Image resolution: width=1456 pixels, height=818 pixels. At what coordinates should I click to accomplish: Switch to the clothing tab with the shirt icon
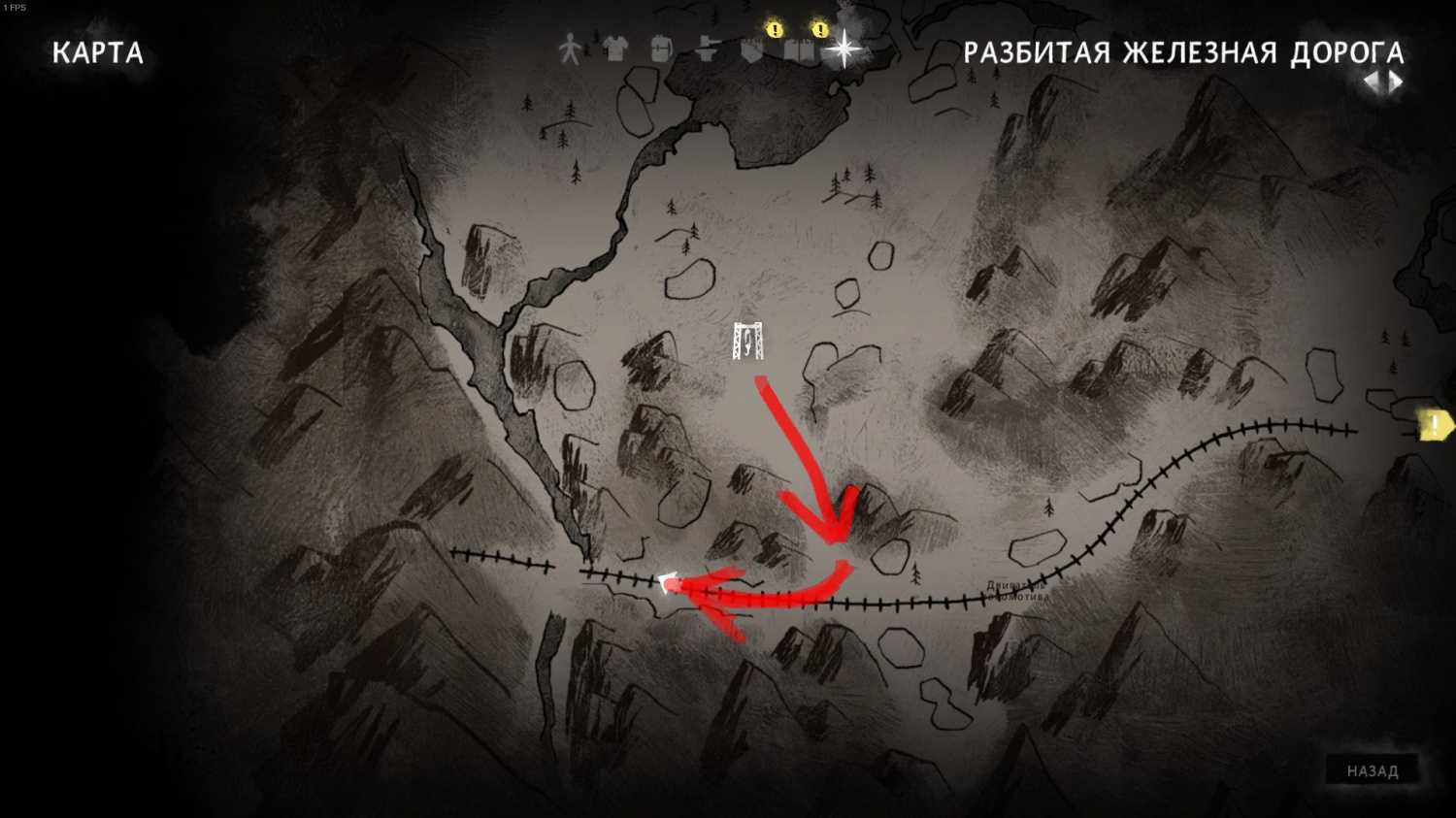(614, 49)
